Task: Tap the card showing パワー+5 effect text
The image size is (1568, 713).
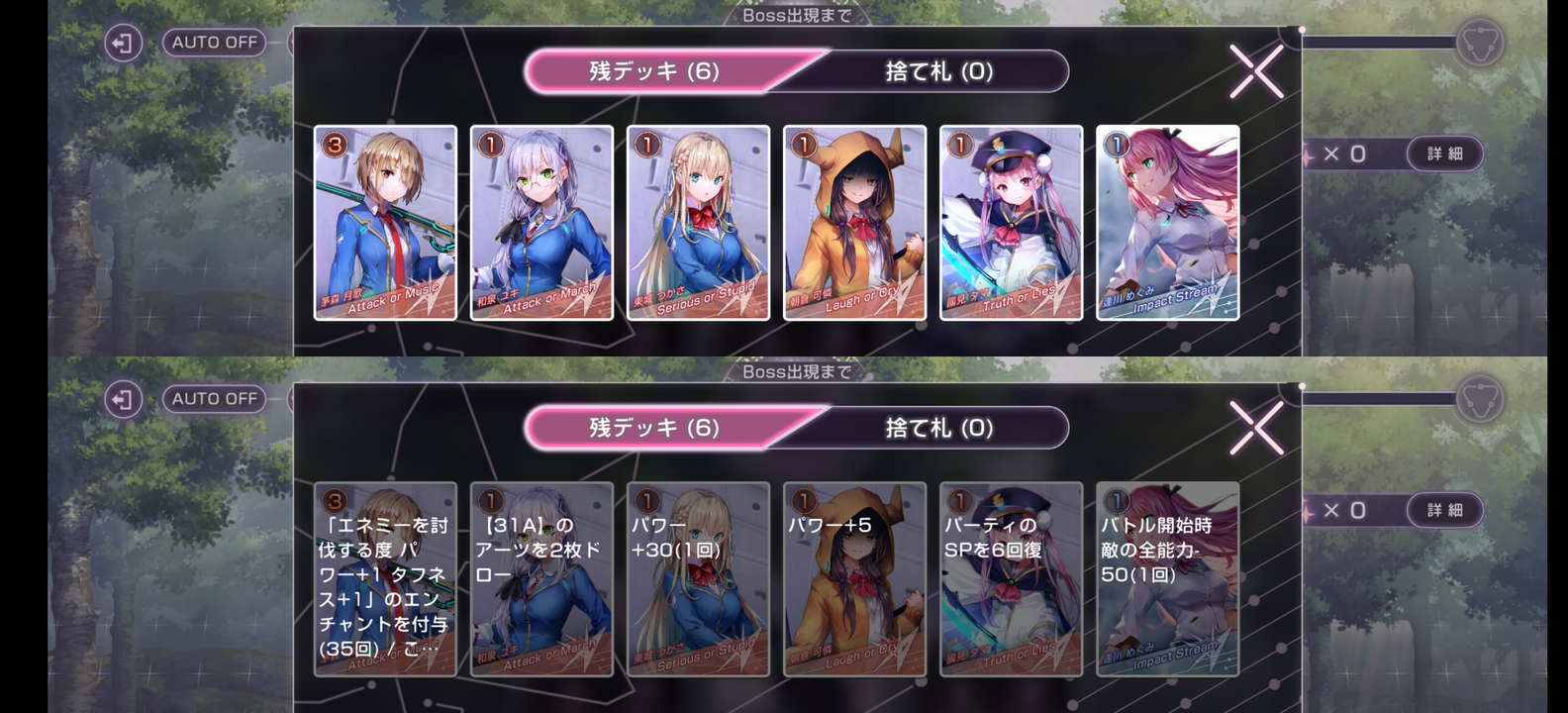Action: [853, 579]
